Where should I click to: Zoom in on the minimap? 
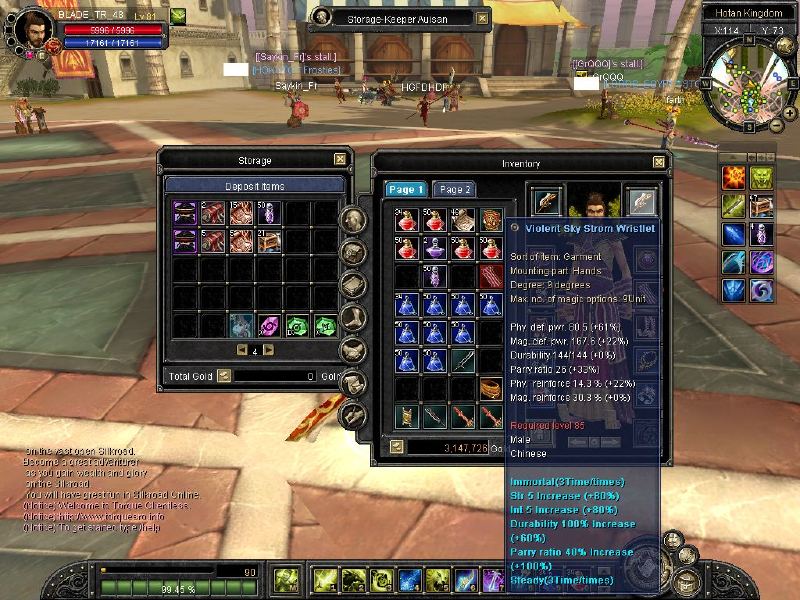(x=790, y=114)
